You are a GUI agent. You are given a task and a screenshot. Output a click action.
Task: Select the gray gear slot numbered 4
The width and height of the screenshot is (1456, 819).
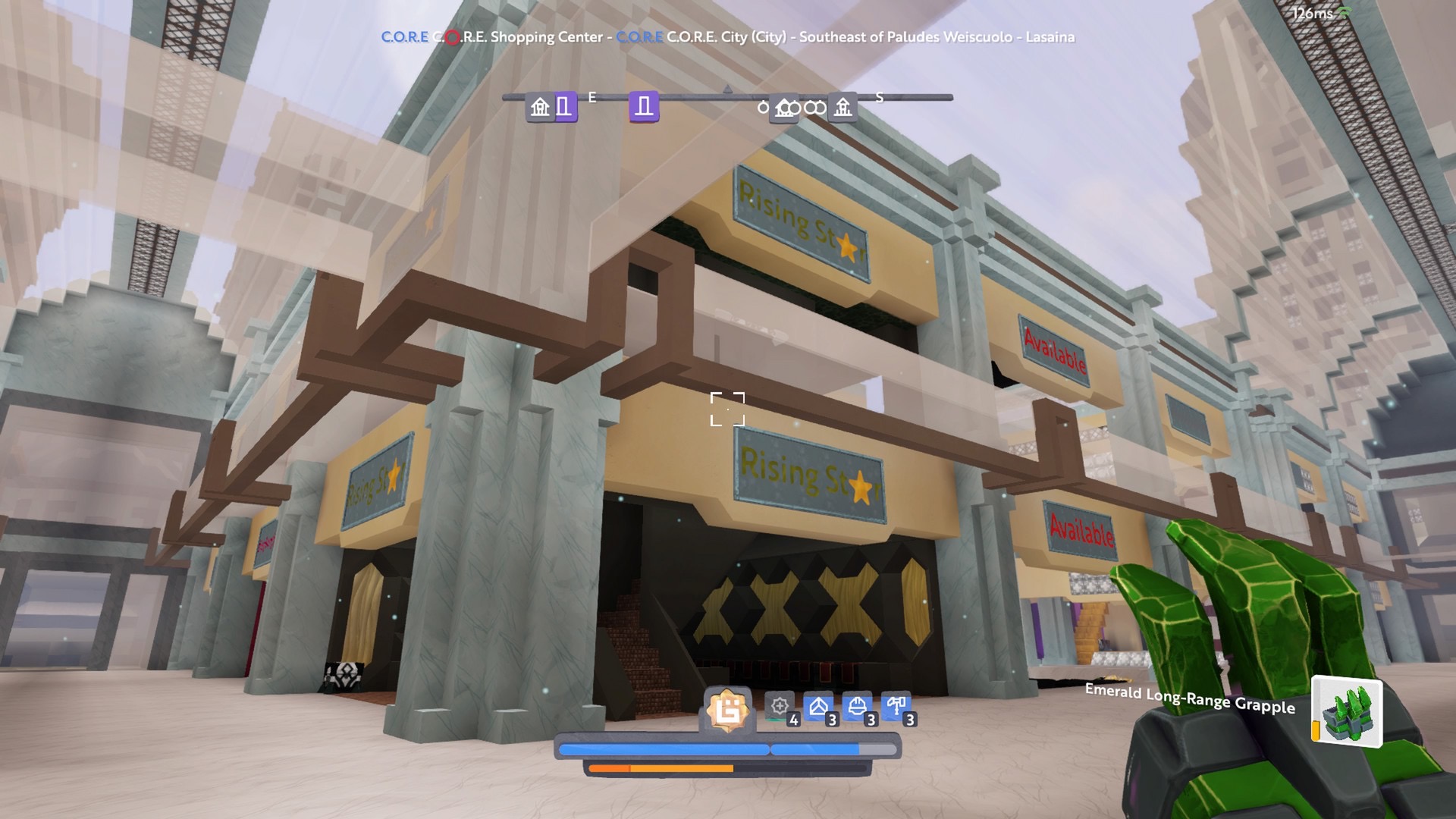coord(780,708)
